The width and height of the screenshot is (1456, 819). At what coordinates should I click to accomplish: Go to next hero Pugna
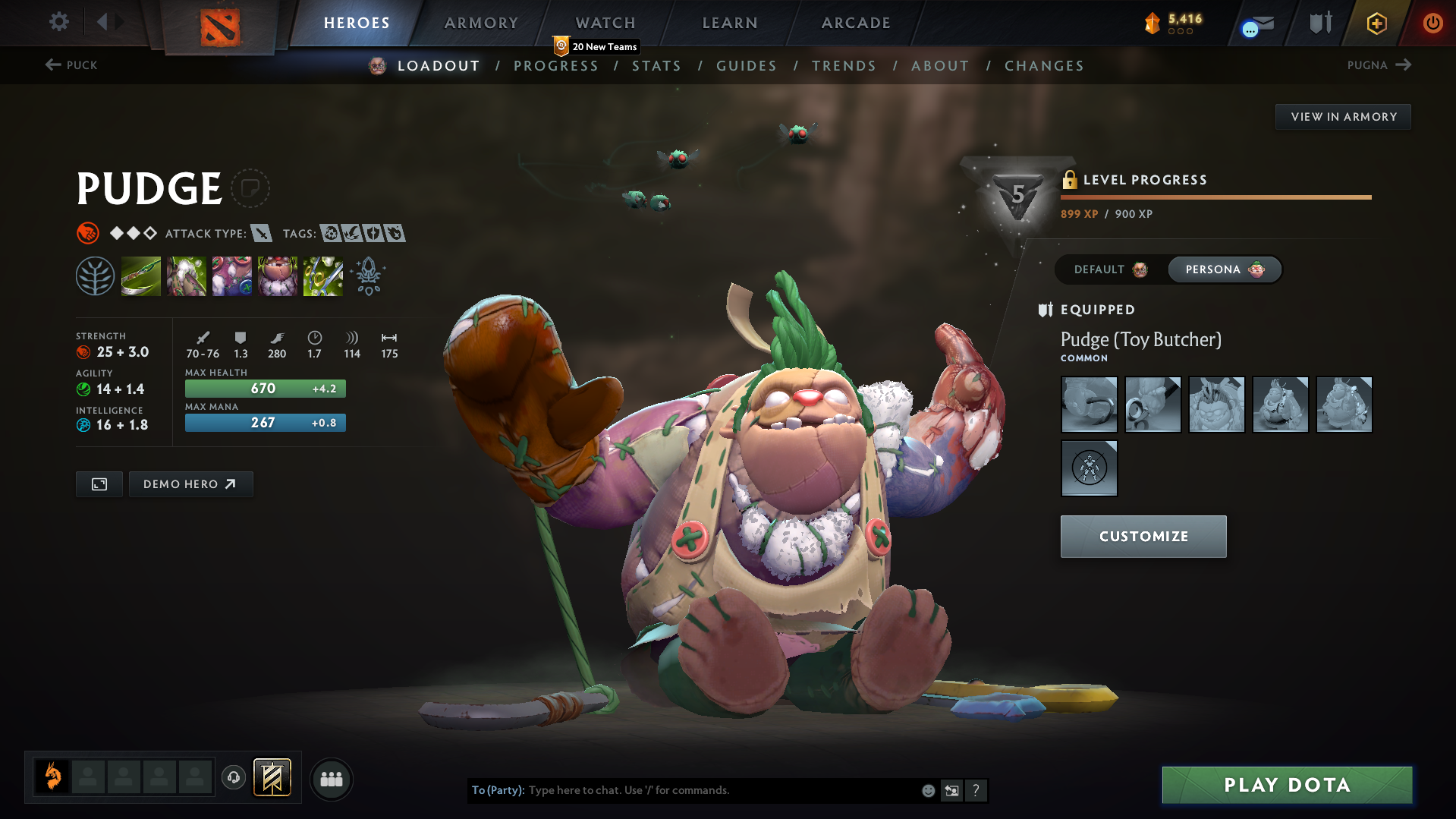(1379, 65)
